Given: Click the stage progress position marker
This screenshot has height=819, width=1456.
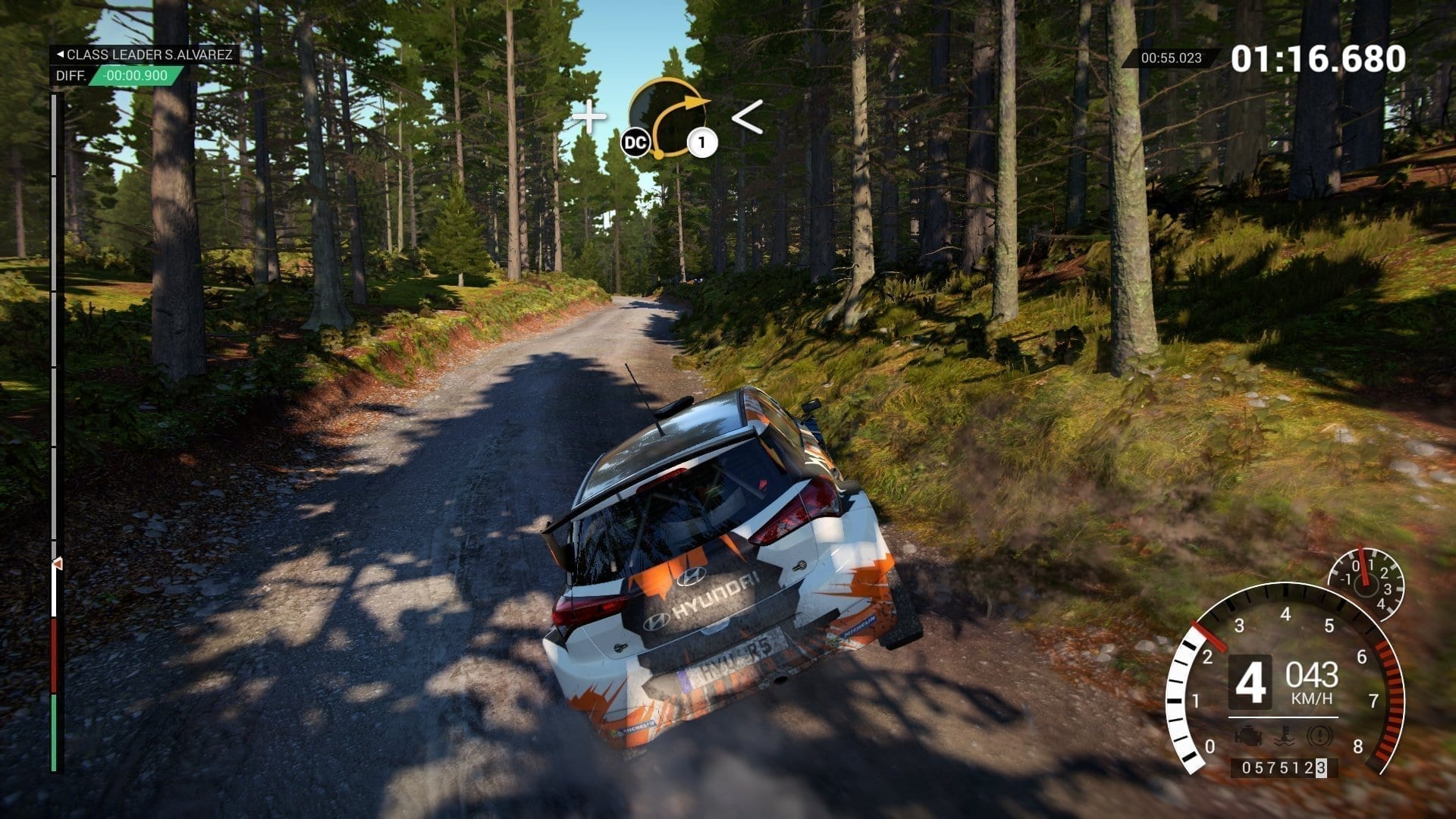Looking at the screenshot, I should [x=56, y=564].
